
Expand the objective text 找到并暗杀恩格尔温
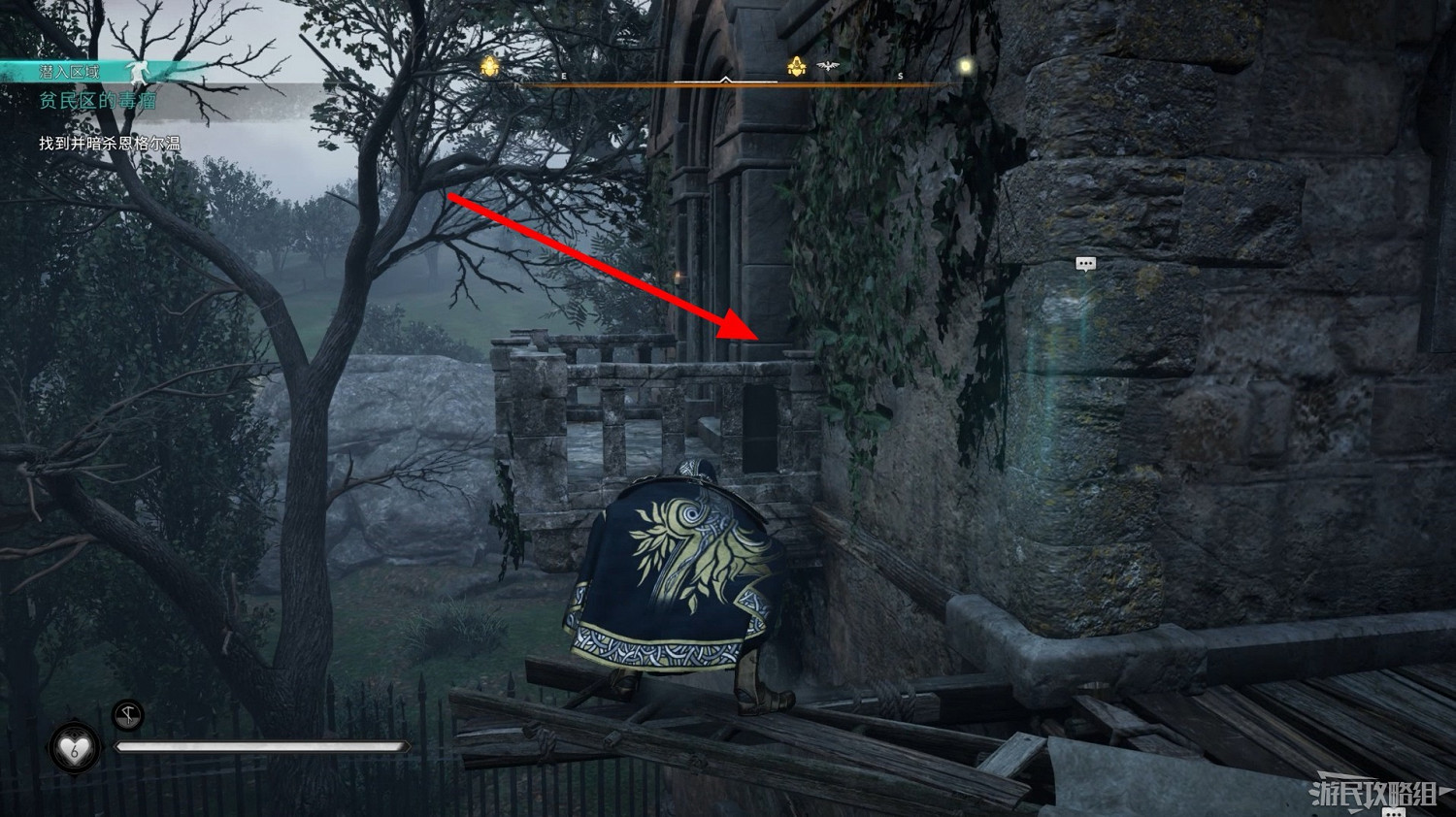pos(110,143)
